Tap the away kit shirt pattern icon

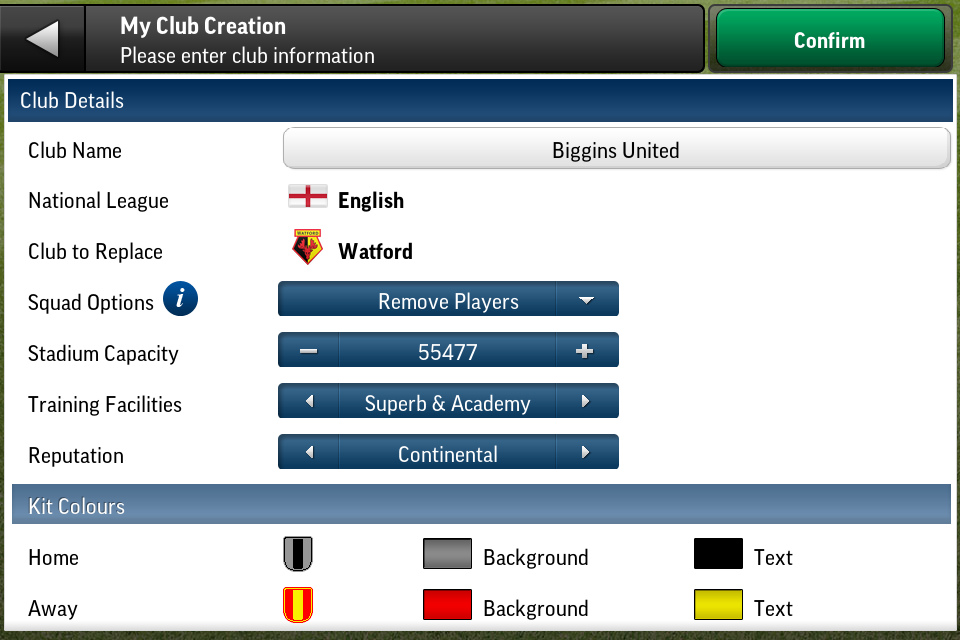coord(299,605)
